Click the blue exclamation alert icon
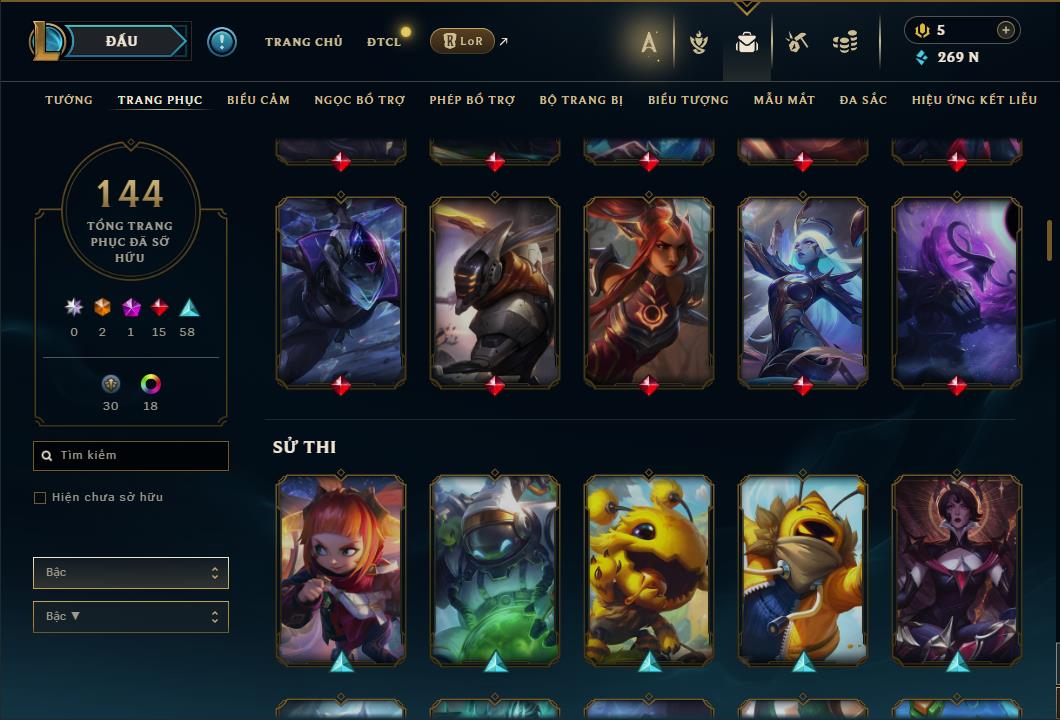 coord(221,41)
